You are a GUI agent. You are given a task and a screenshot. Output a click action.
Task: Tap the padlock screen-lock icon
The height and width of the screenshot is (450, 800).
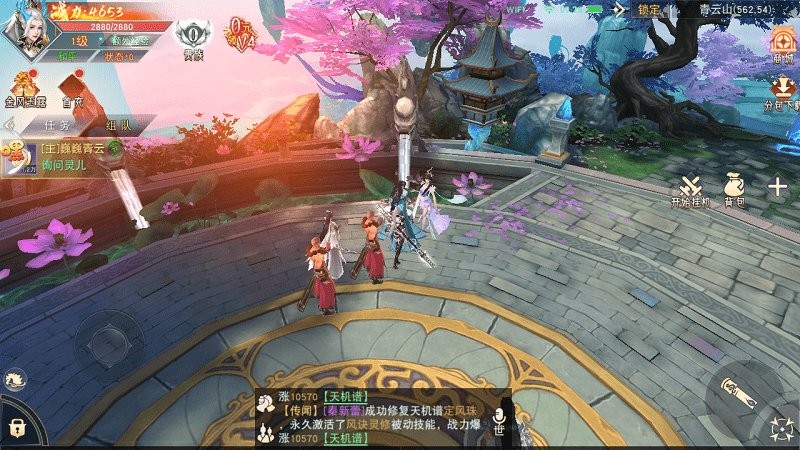tap(15, 428)
